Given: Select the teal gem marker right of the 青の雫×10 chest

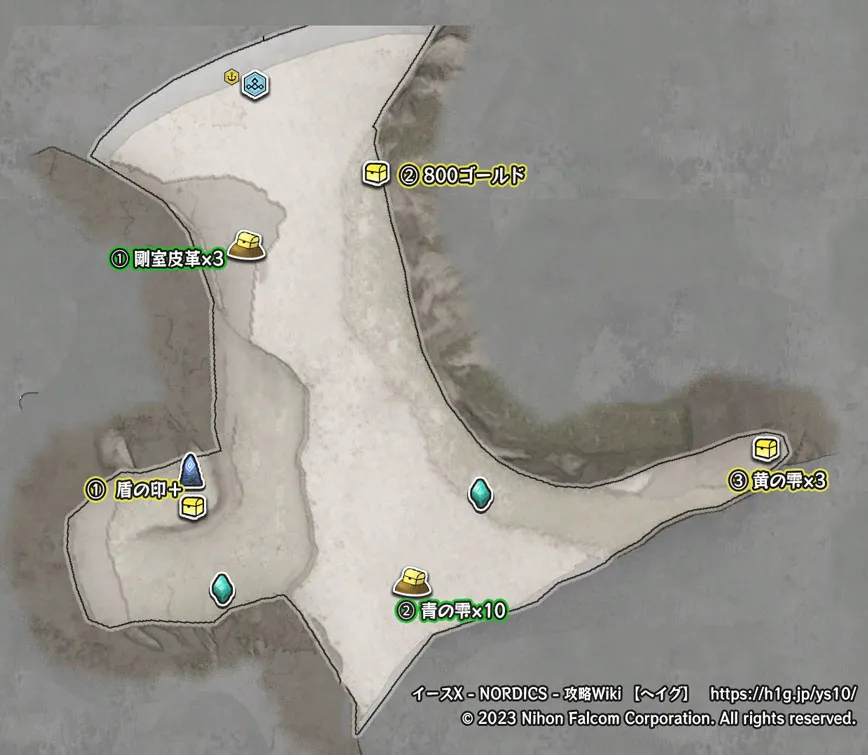Looking at the screenshot, I should [482, 493].
